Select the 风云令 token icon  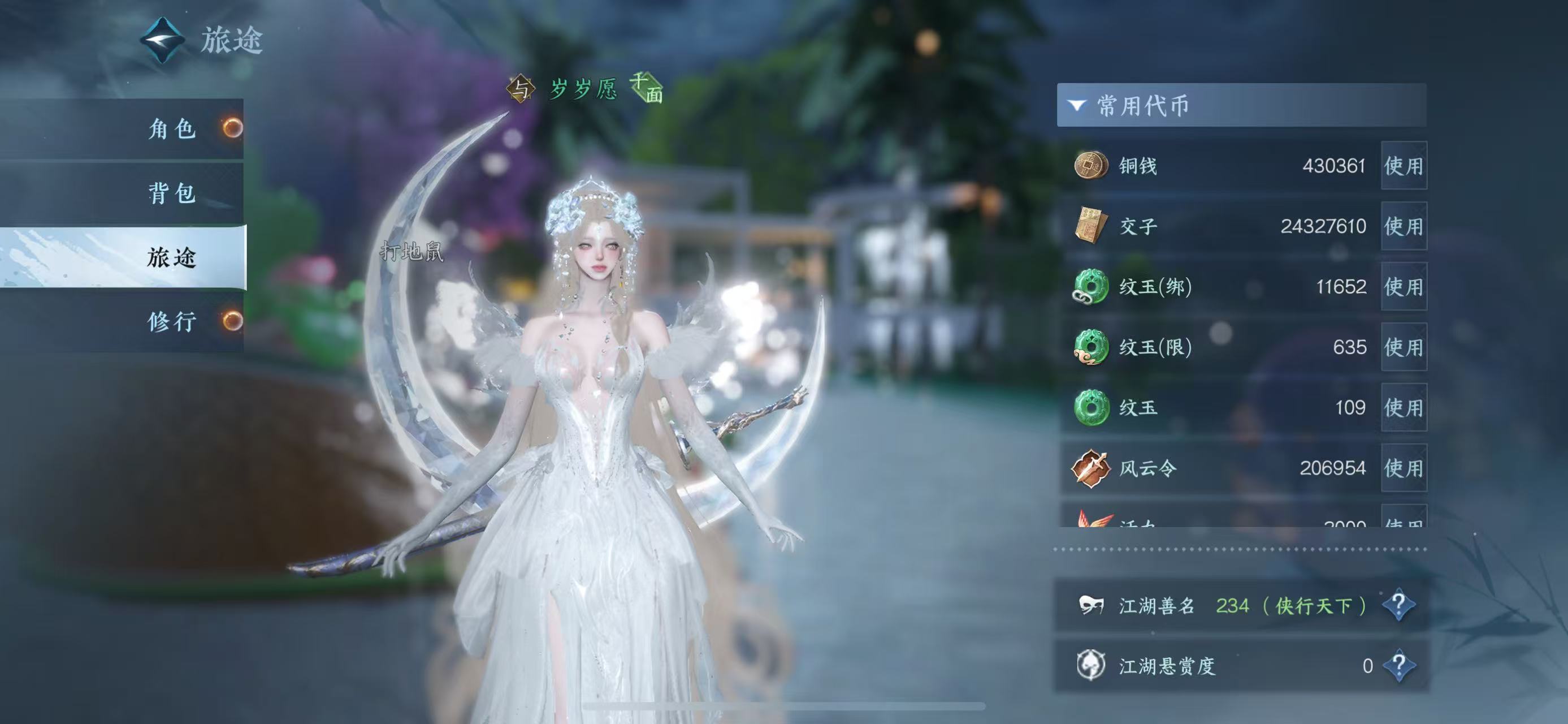point(1090,468)
